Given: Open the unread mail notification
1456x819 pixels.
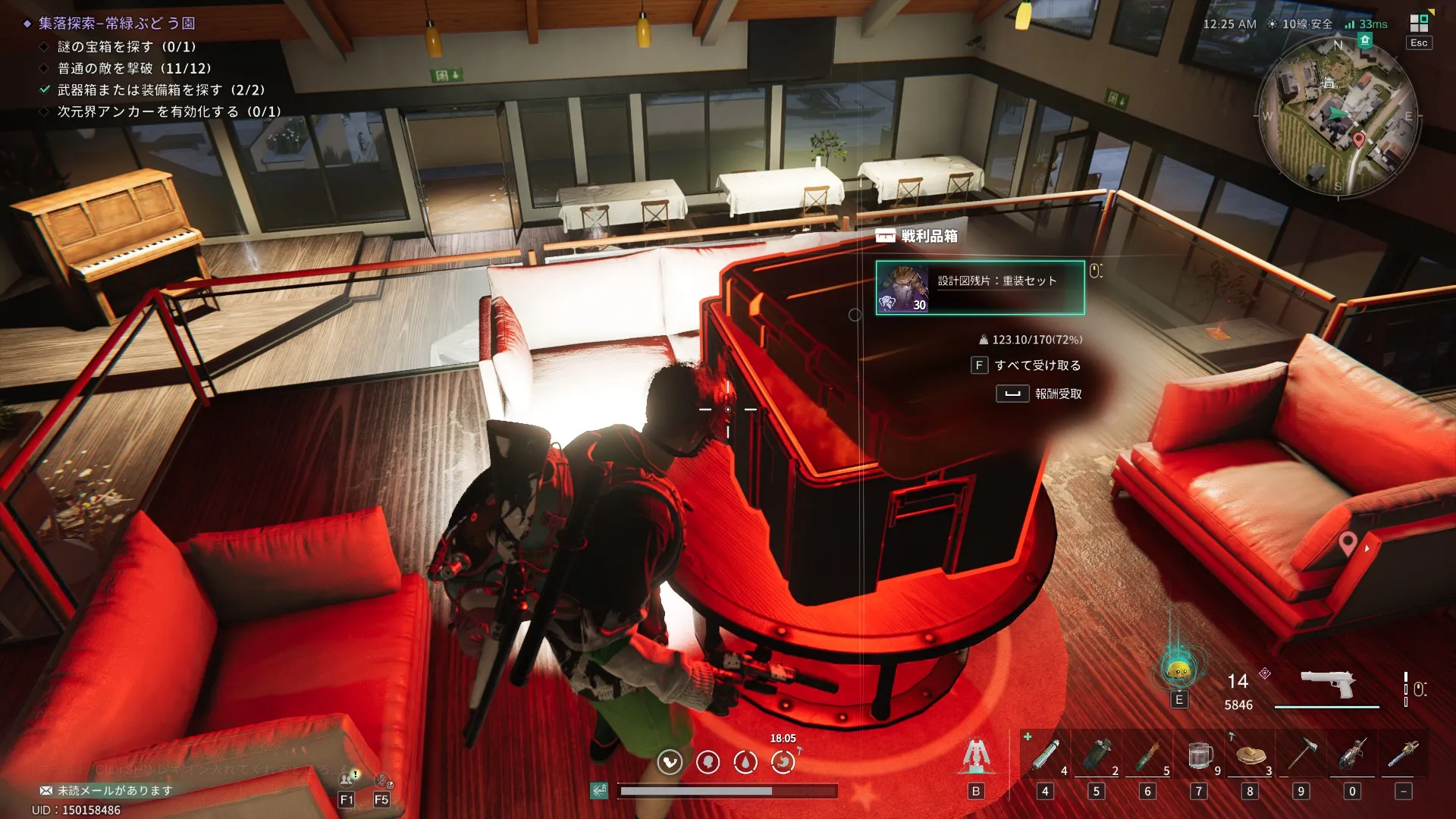Looking at the screenshot, I should [106, 790].
